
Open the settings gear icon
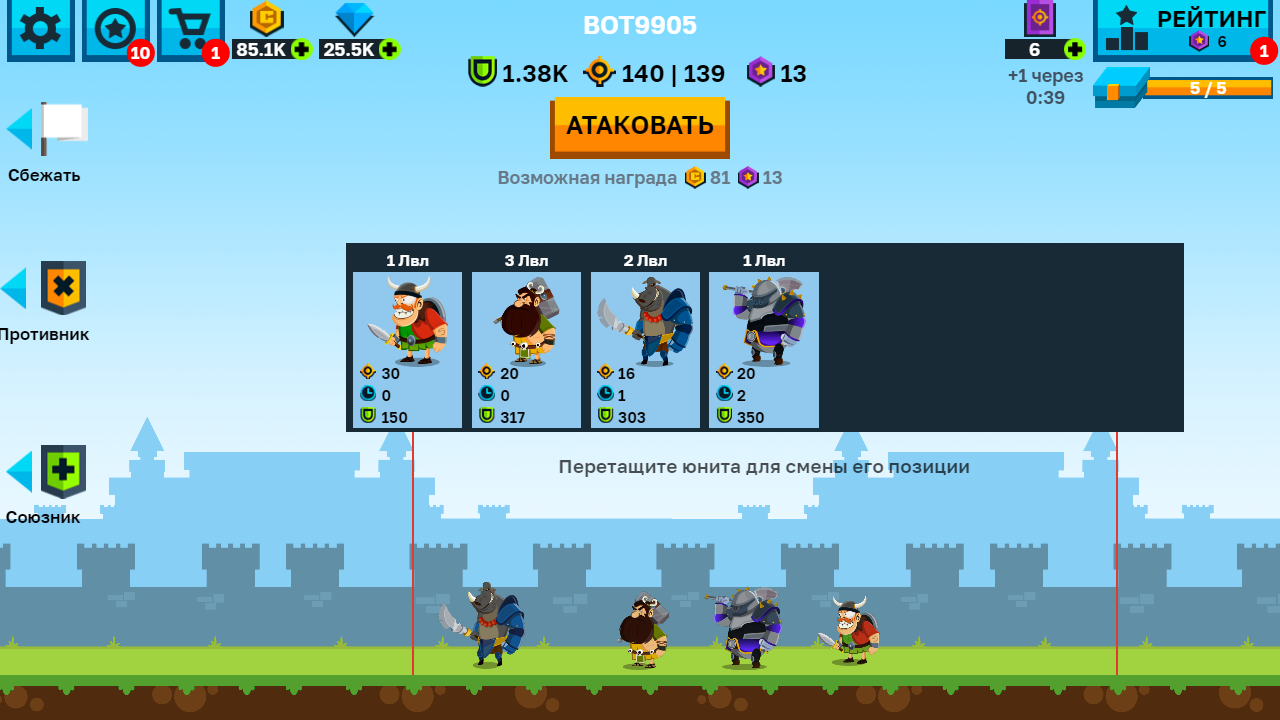point(40,30)
